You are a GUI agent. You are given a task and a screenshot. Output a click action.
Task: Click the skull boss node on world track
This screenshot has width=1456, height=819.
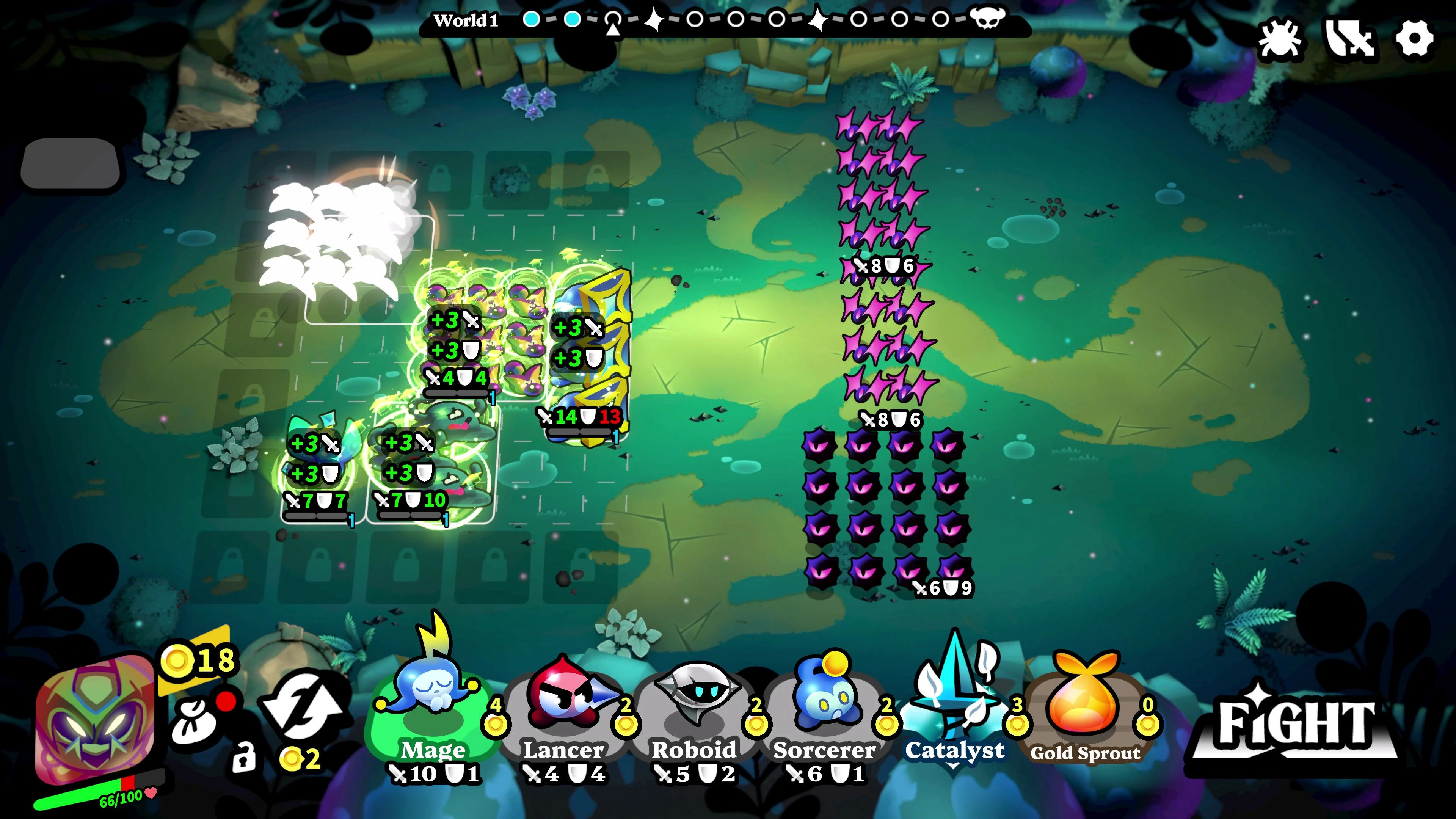(987, 19)
